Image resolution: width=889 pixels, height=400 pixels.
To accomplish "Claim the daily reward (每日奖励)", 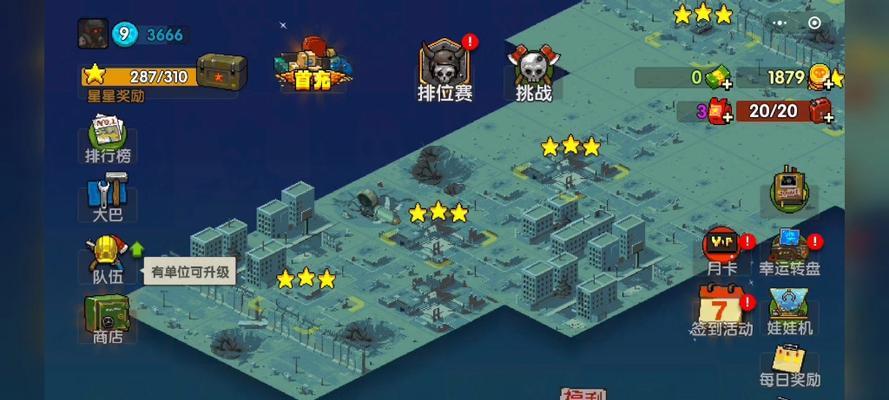I will (790, 364).
